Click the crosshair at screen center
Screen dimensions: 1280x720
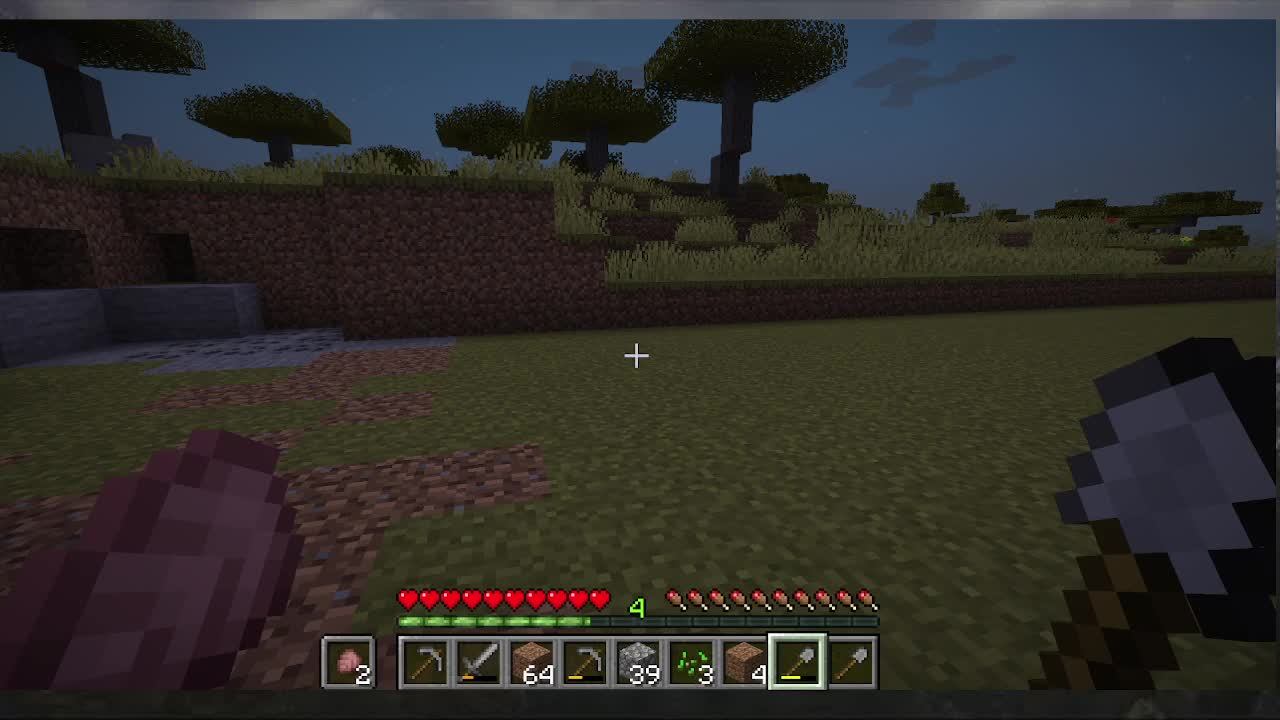coord(637,355)
